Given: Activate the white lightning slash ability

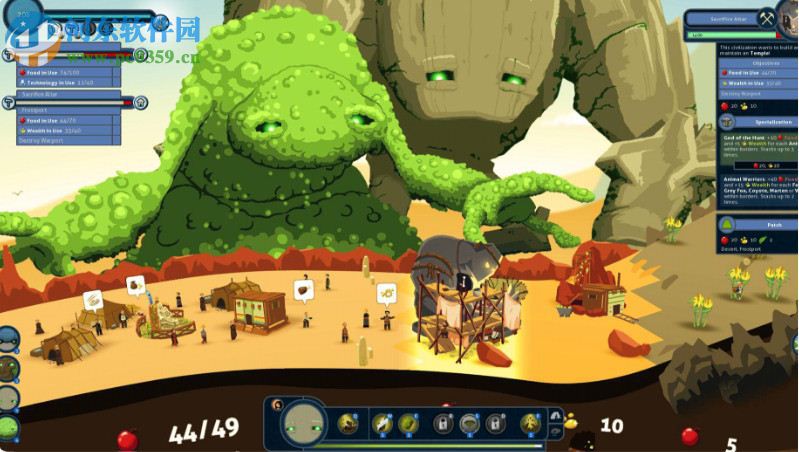Looking at the screenshot, I should (x=381, y=424).
